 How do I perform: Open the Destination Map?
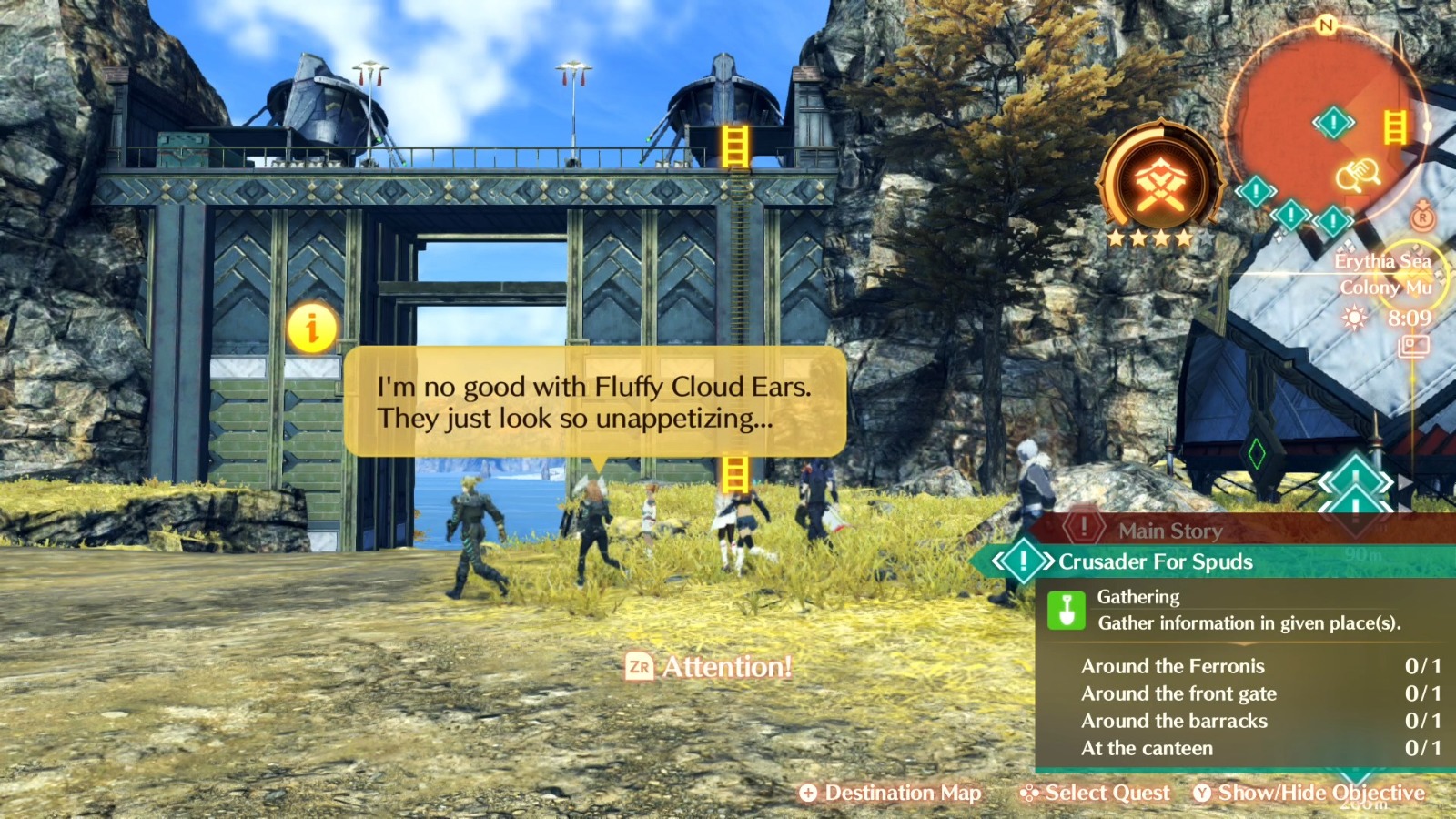[x=890, y=793]
